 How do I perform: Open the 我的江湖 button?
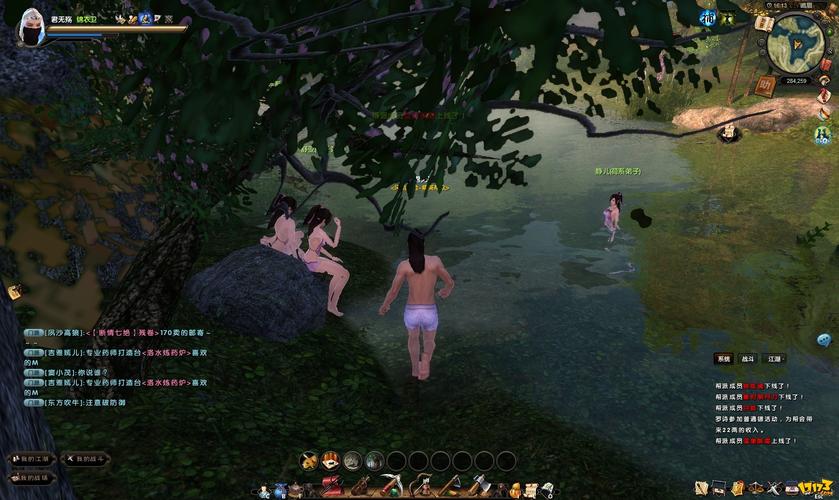[30, 459]
